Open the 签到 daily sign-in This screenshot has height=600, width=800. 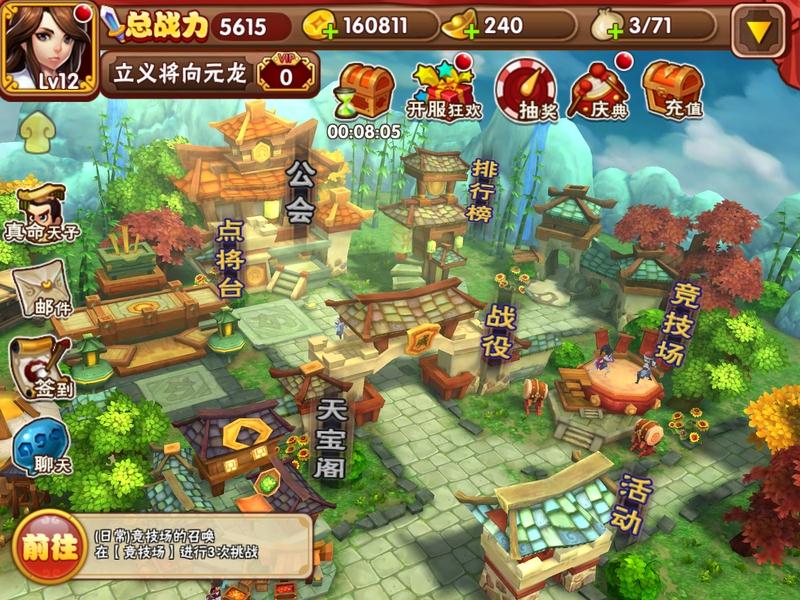pyautogui.click(x=40, y=367)
